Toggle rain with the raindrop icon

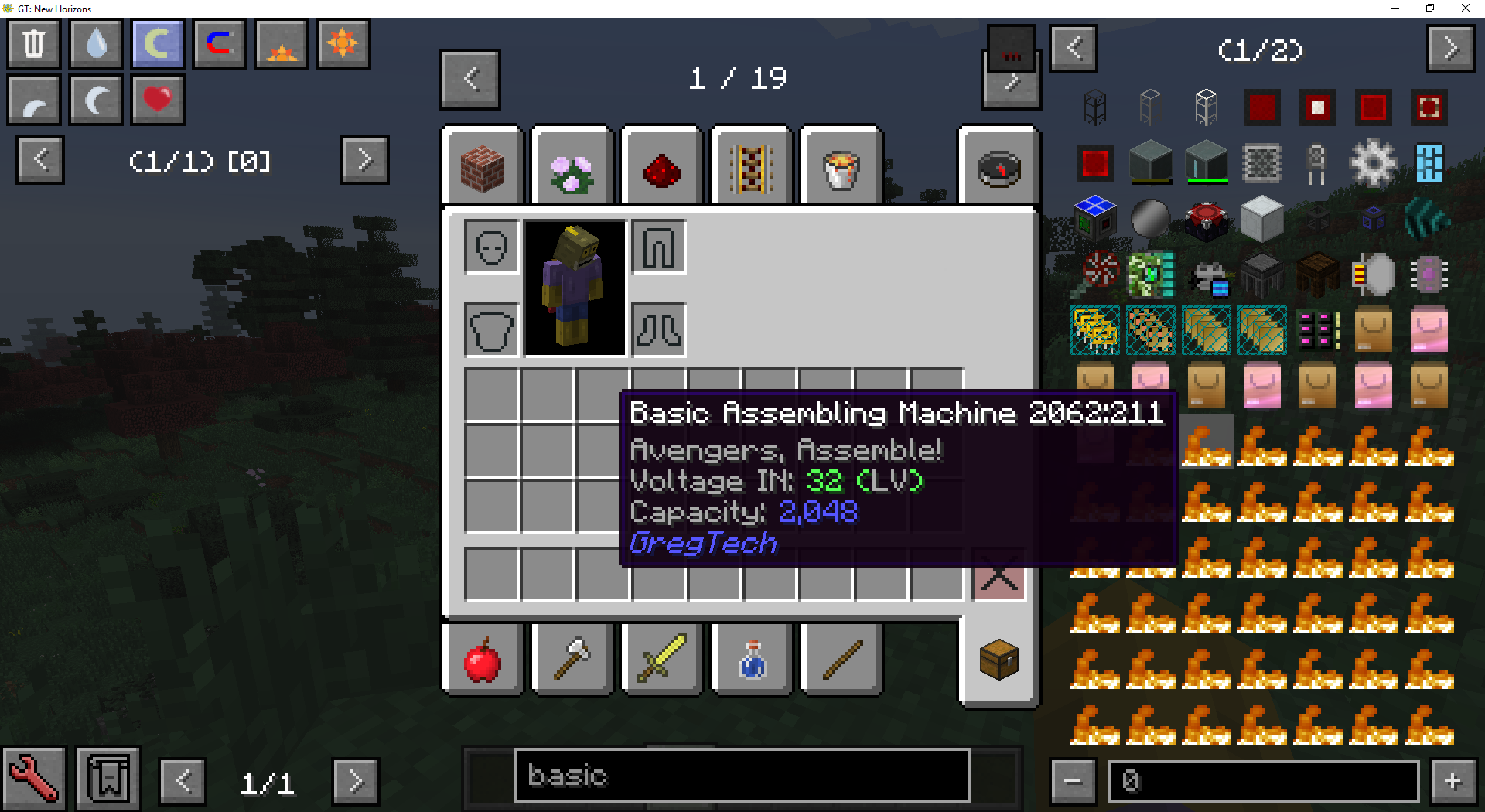95,44
